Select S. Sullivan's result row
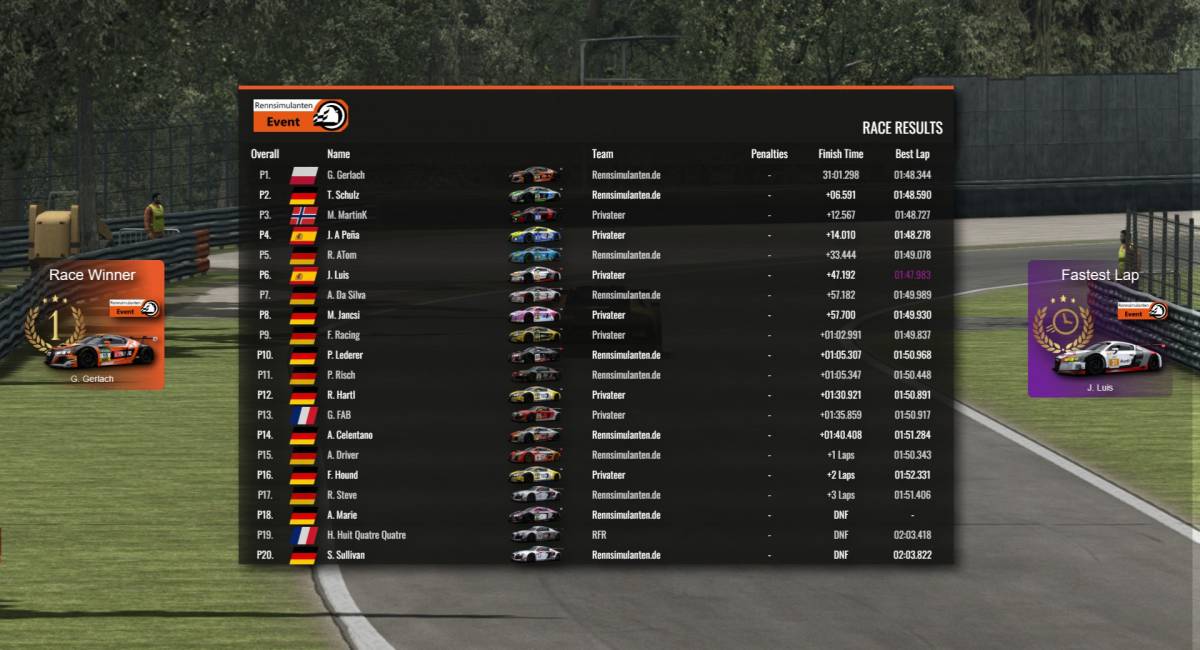 (x=595, y=555)
